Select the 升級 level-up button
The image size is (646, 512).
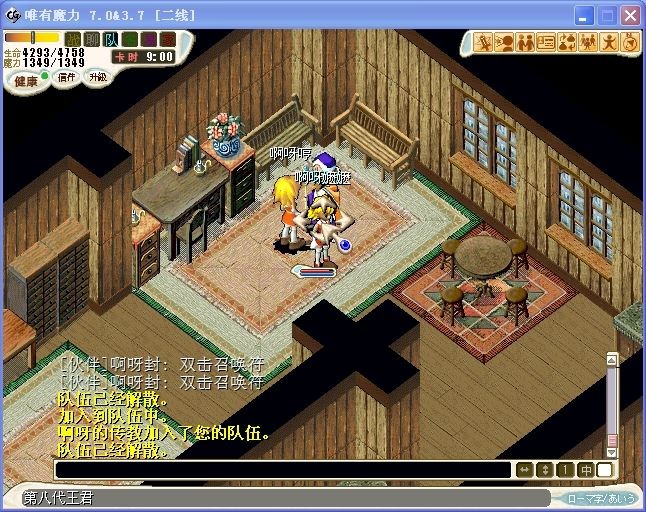[97, 77]
